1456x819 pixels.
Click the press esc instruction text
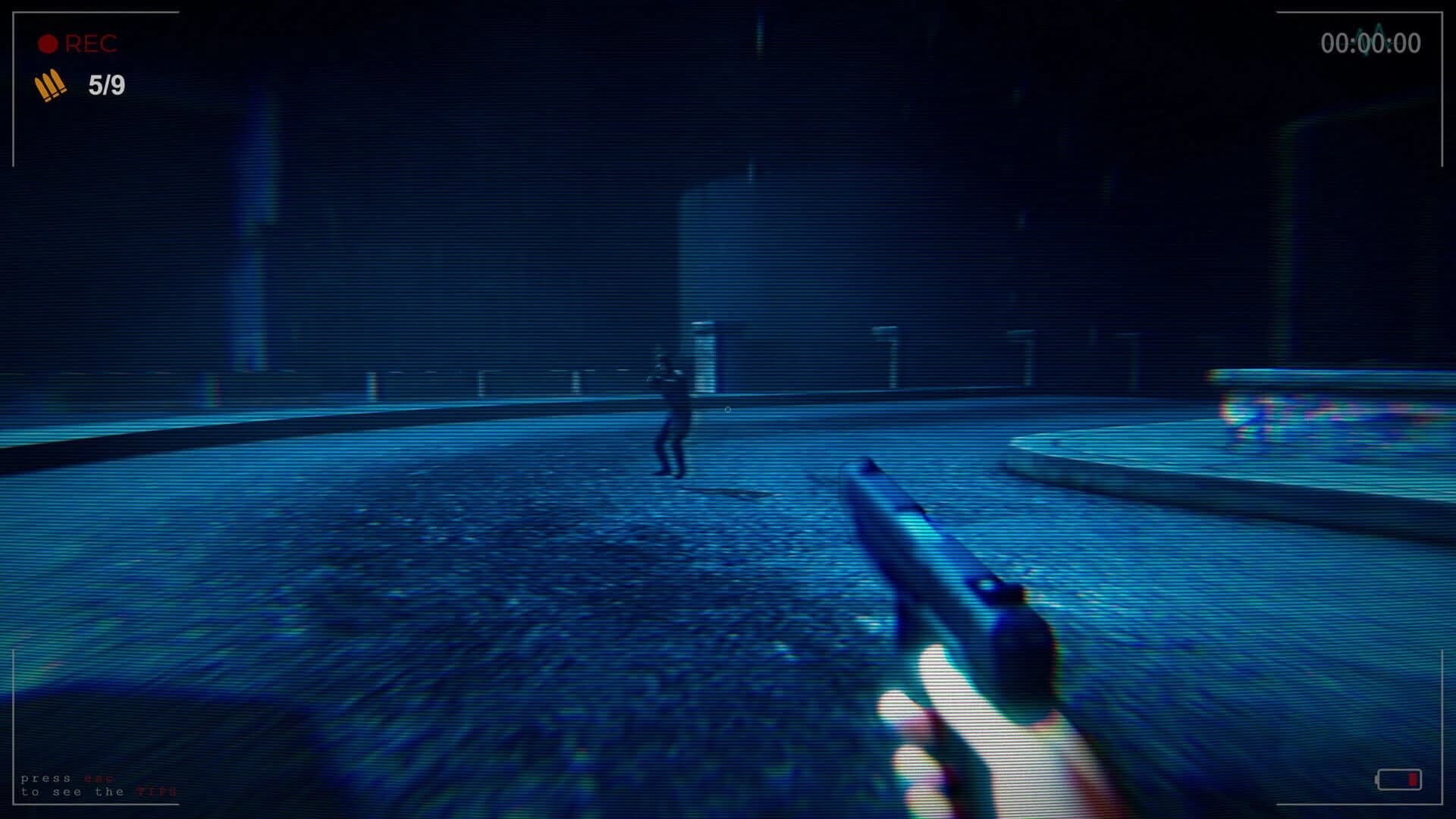[x=45, y=779]
